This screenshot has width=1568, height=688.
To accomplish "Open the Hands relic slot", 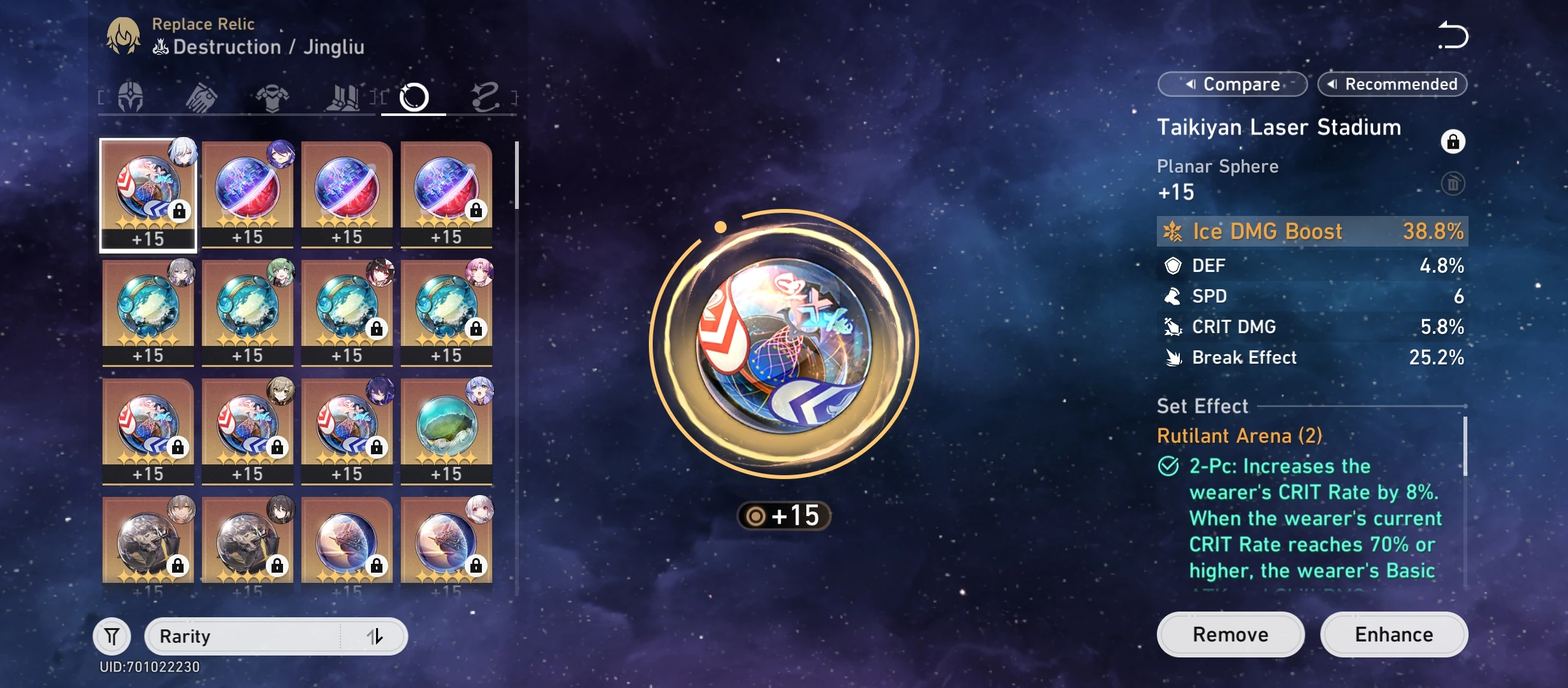I will click(200, 96).
